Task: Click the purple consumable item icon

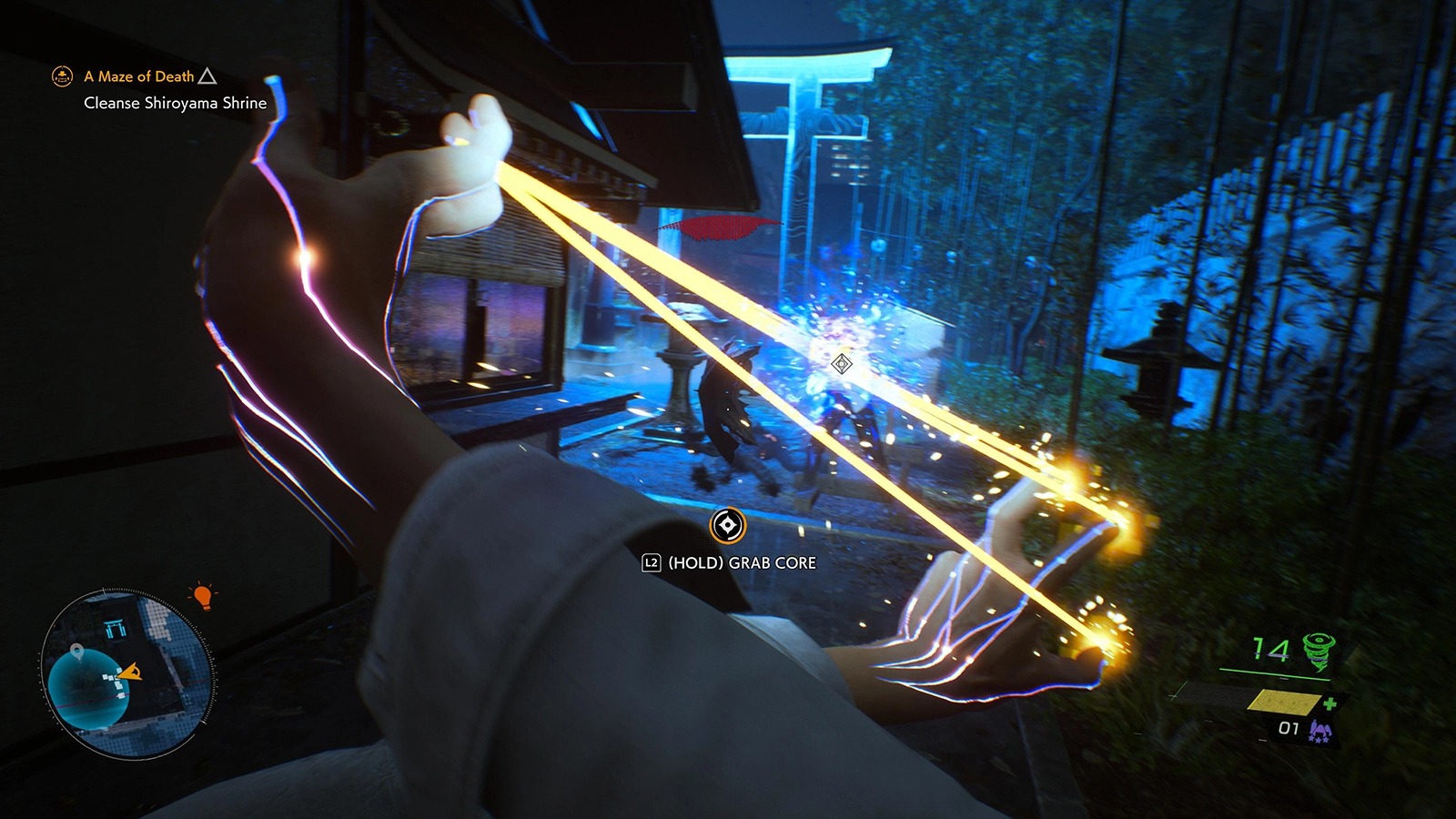Action: pos(1319,730)
